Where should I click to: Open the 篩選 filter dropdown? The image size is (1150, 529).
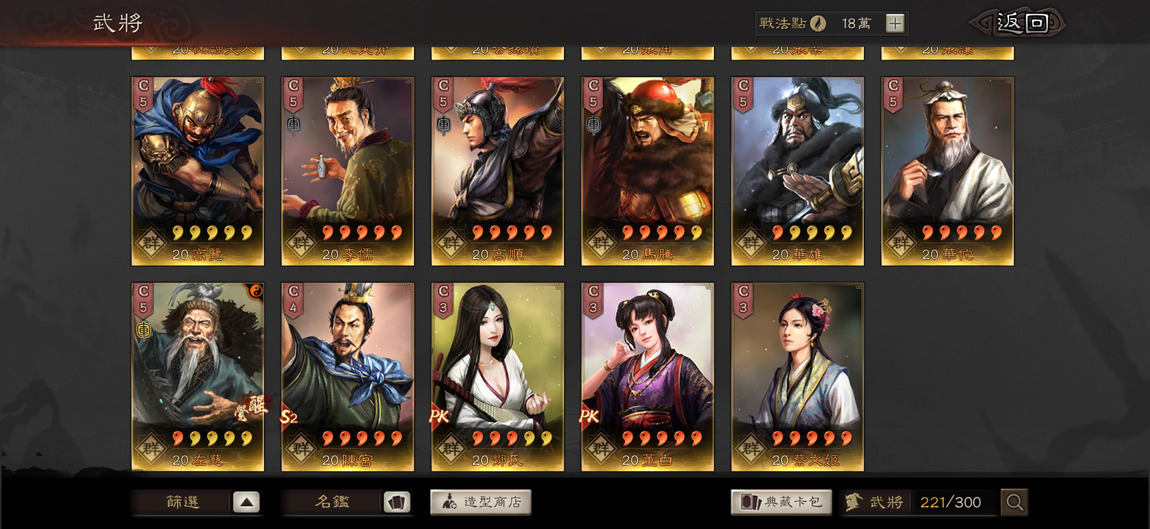(196, 502)
